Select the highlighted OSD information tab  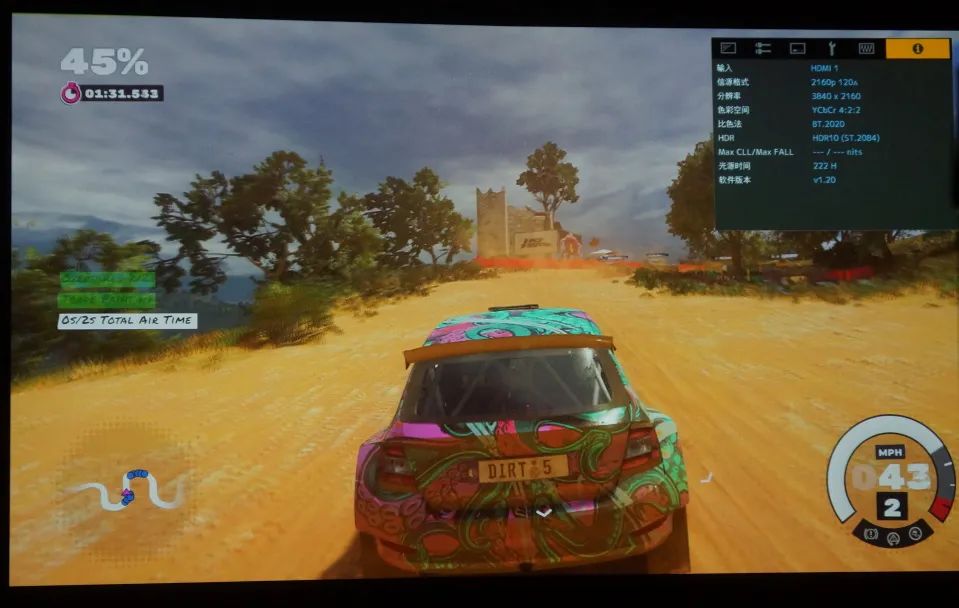tap(917, 48)
